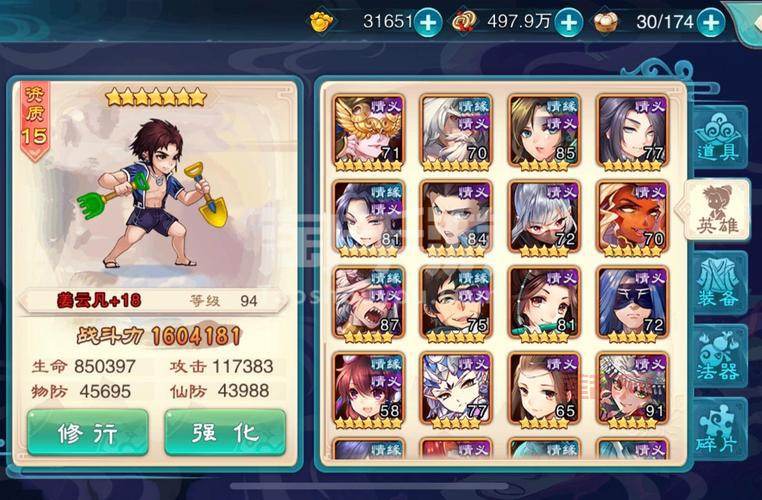Switch to the 道具 items tab

point(717,139)
